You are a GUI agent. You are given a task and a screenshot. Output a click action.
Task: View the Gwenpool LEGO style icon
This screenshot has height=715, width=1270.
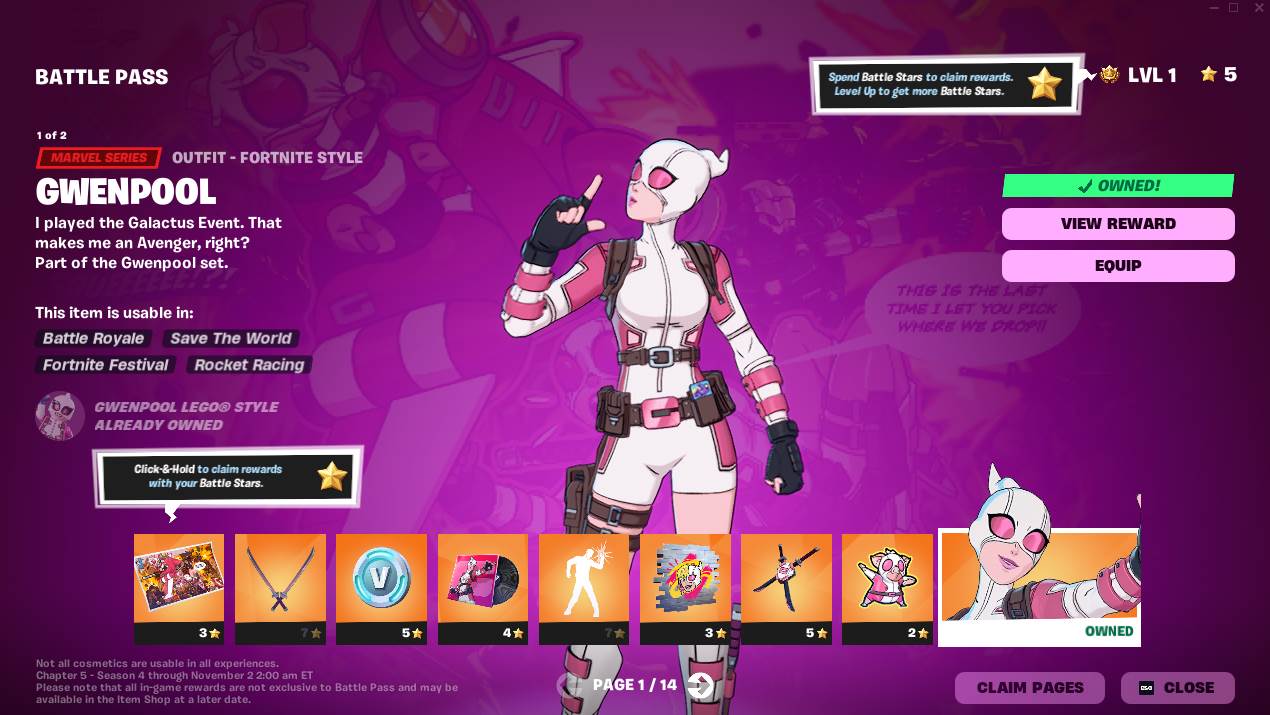(60, 416)
